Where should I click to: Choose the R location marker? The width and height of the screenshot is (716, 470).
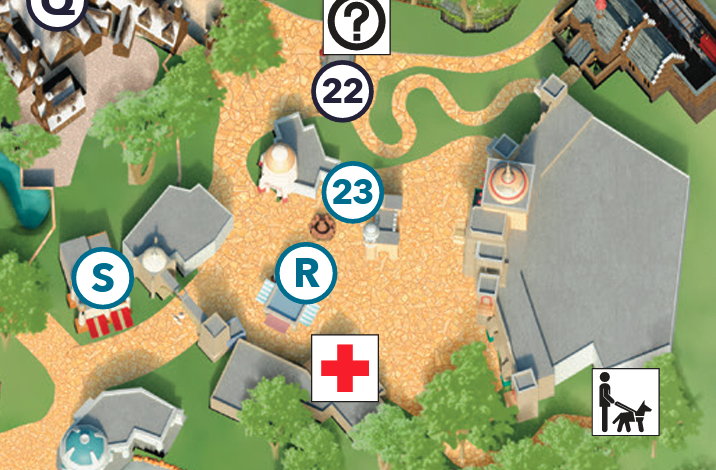(306, 273)
